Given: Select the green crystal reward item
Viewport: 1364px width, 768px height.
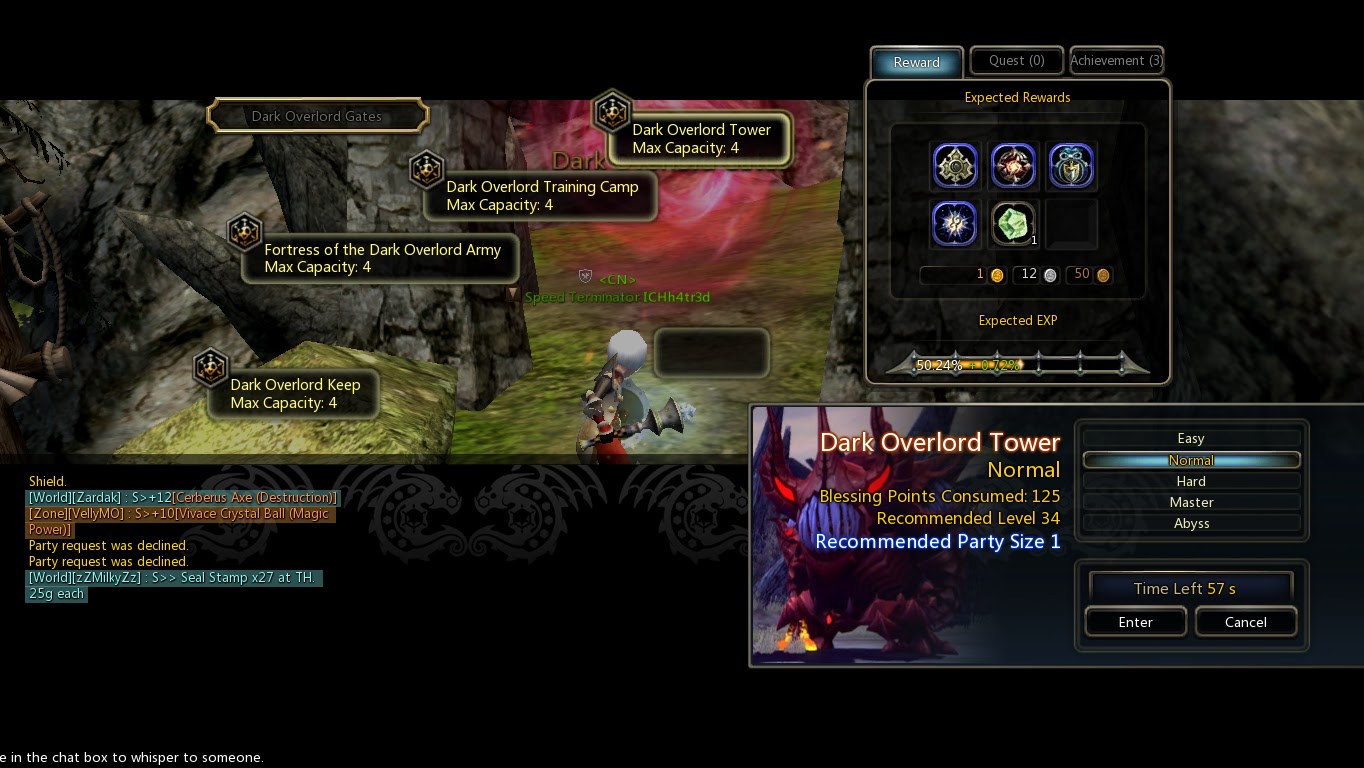Looking at the screenshot, I should (x=1012, y=222).
